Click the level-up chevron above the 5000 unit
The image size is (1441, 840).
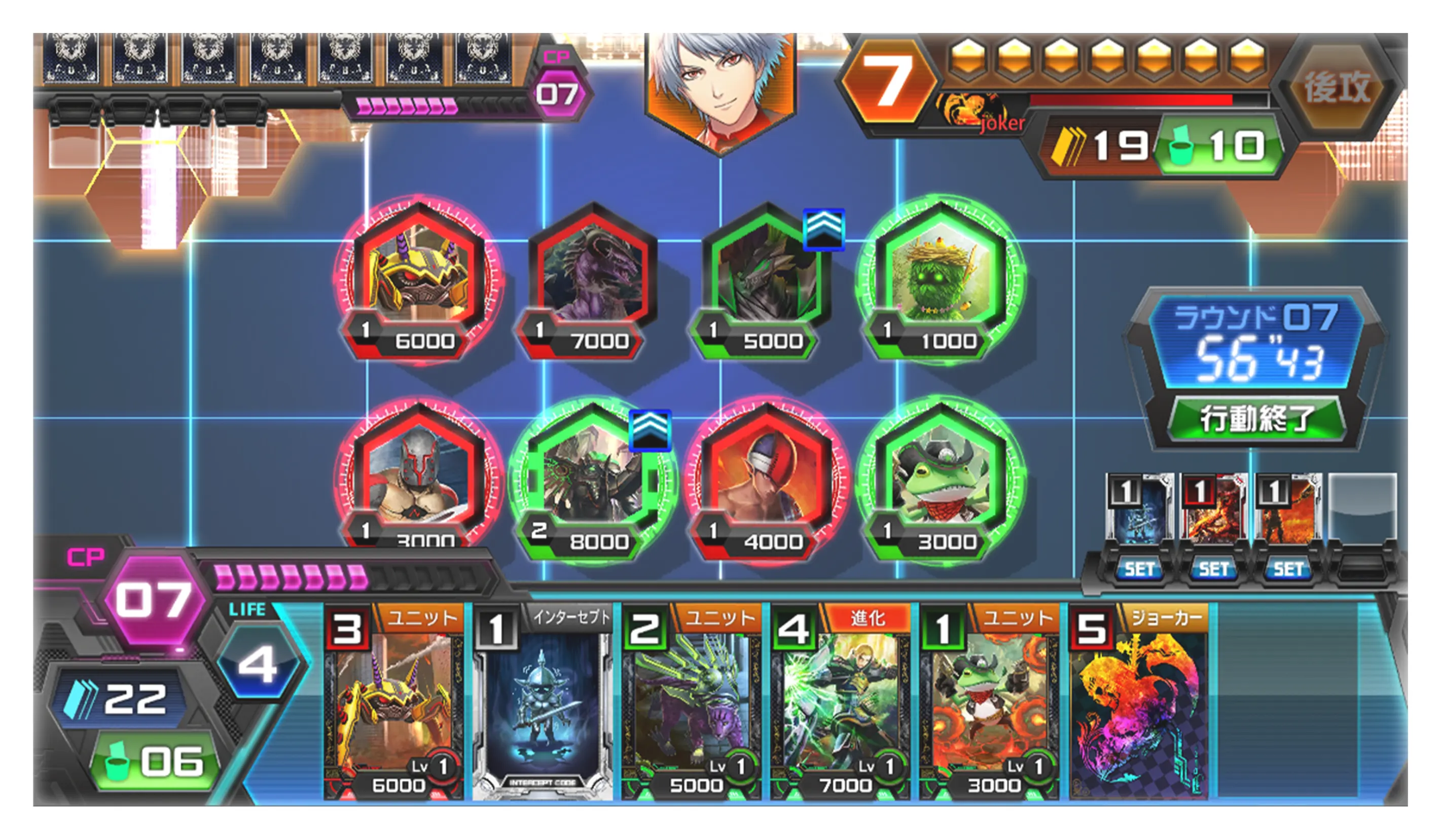[x=823, y=228]
